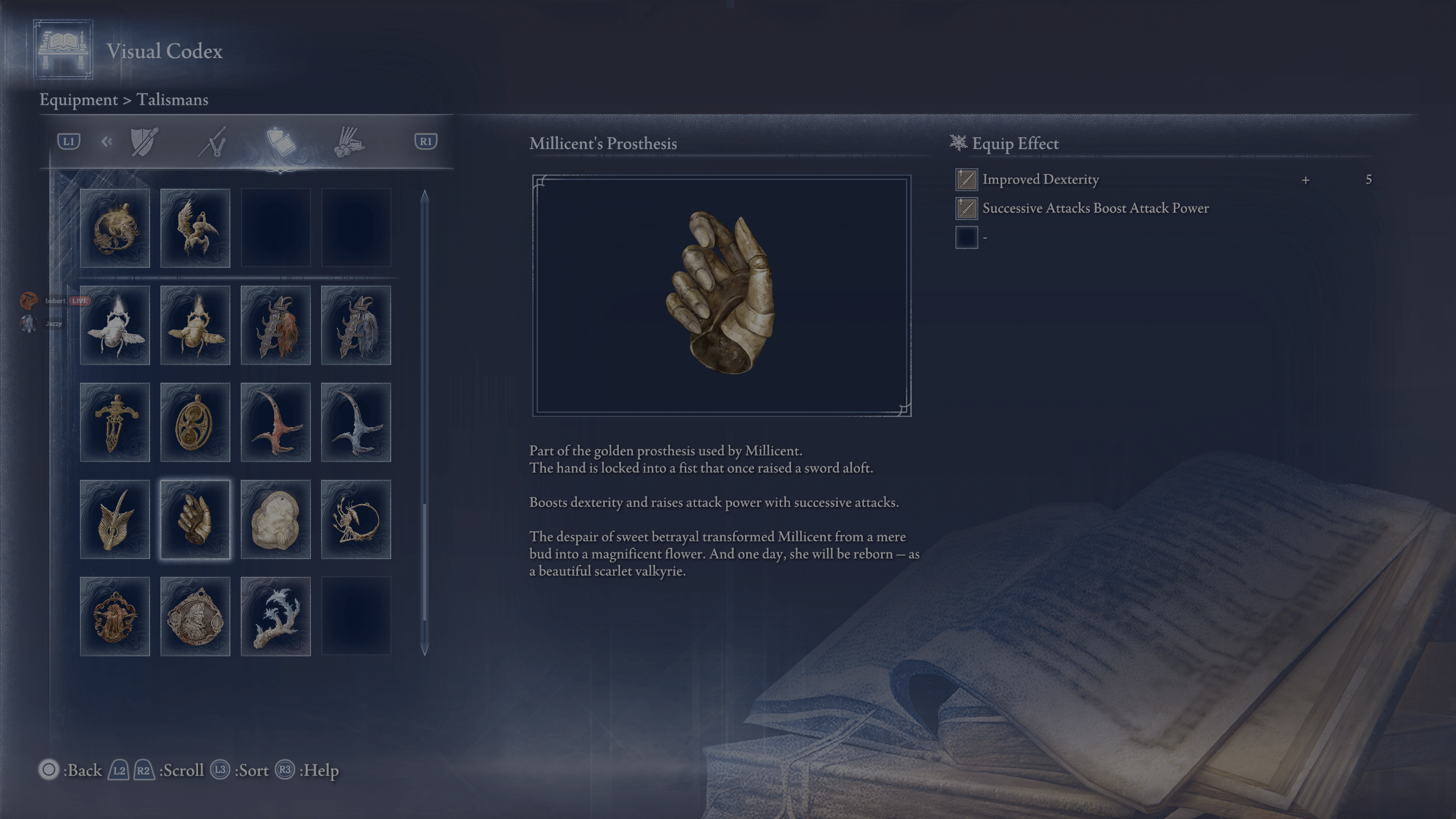Choose the pale blue coral branch talisman
The image size is (1456, 819).
click(x=276, y=617)
